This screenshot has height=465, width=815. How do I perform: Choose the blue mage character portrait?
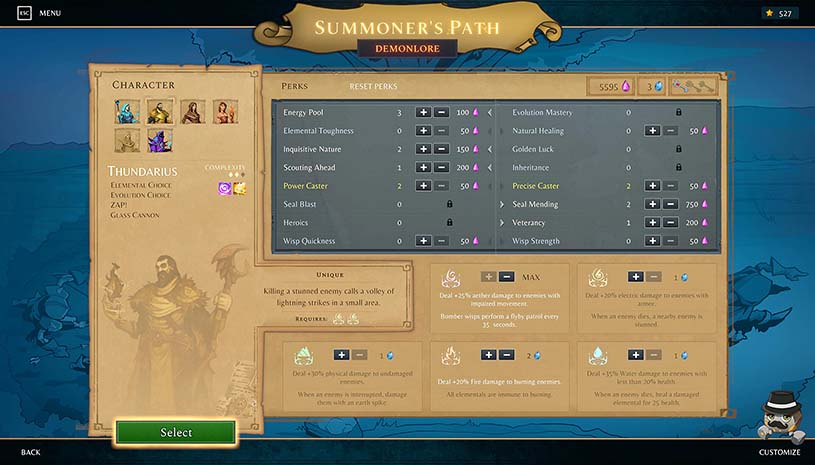click(x=126, y=111)
